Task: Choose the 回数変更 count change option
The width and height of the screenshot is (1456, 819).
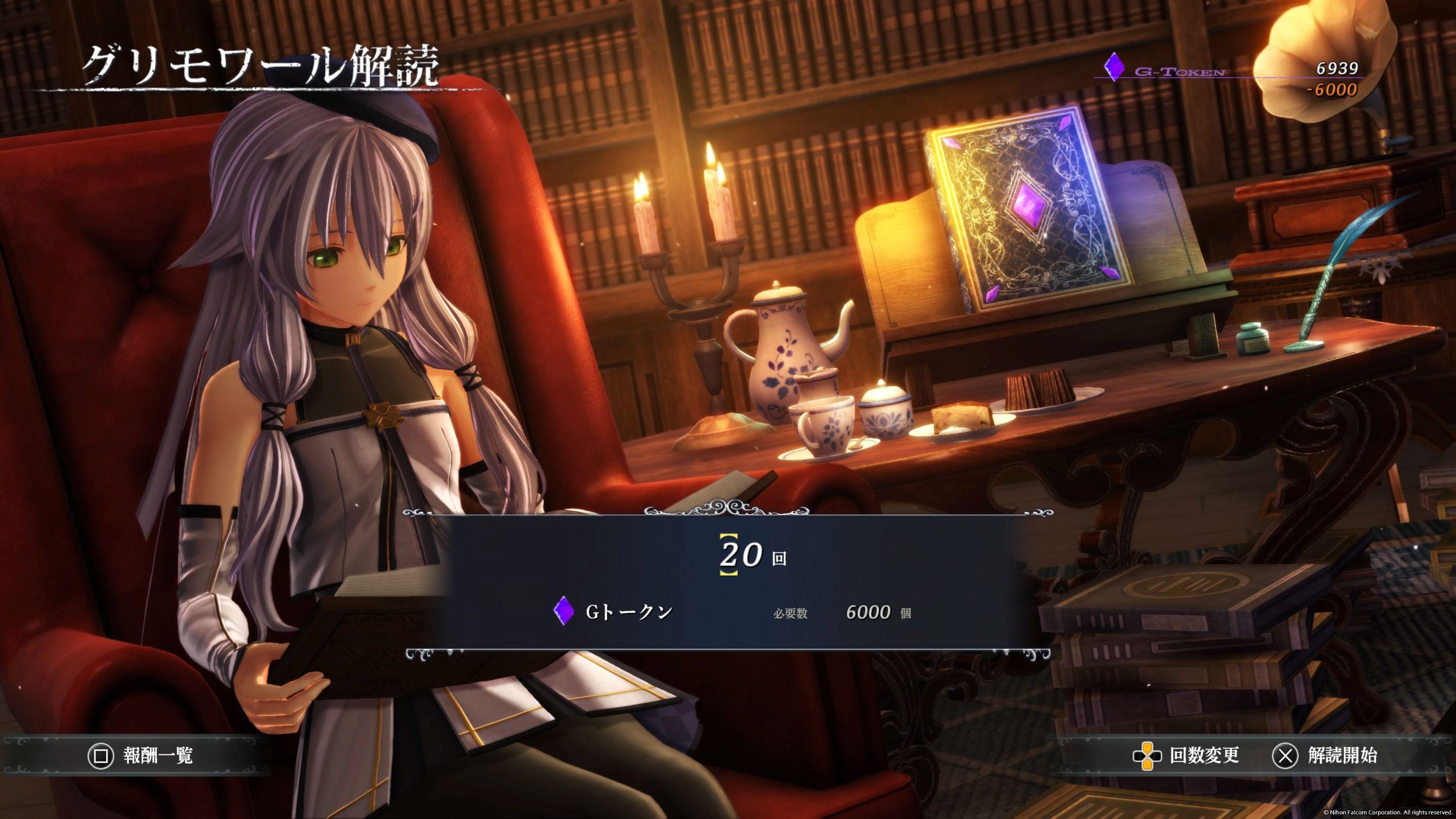Action: point(1186,755)
